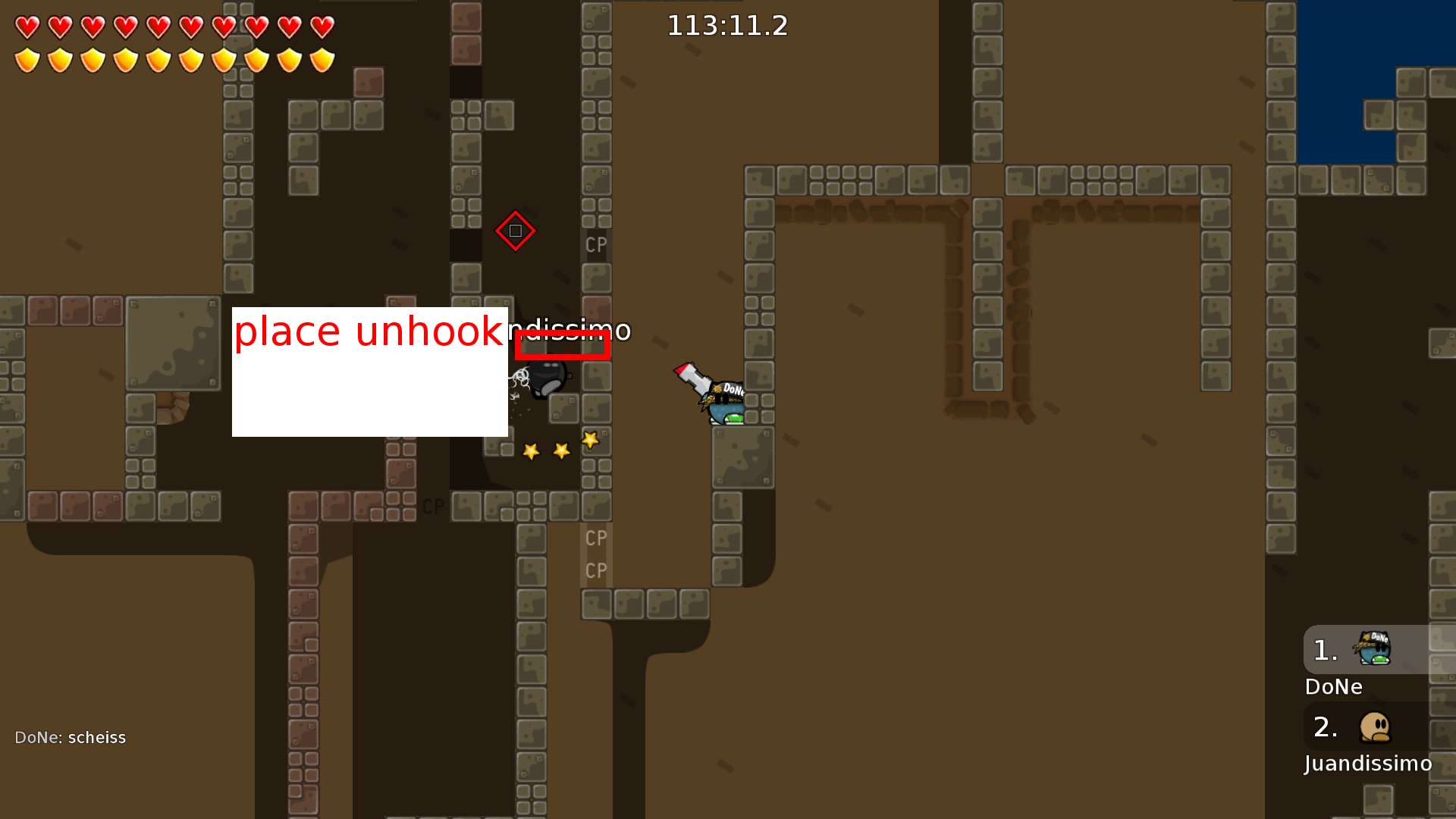Click the place unhook instruction text
The image size is (1456, 819).
point(368,330)
